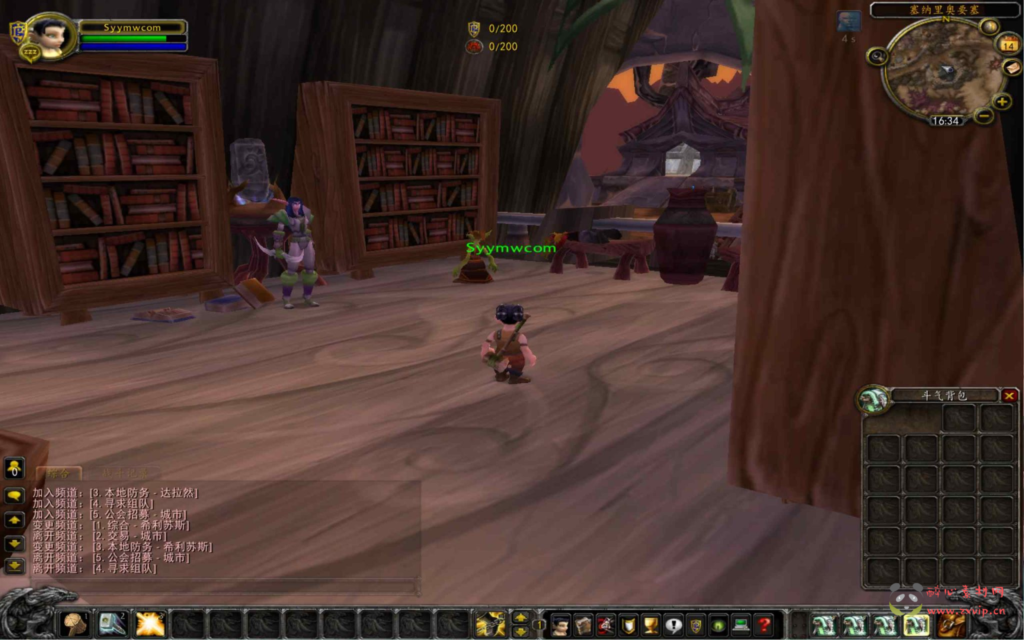Open the chat speech bubble menu
Screen dimensions: 1024x640
tap(15, 495)
